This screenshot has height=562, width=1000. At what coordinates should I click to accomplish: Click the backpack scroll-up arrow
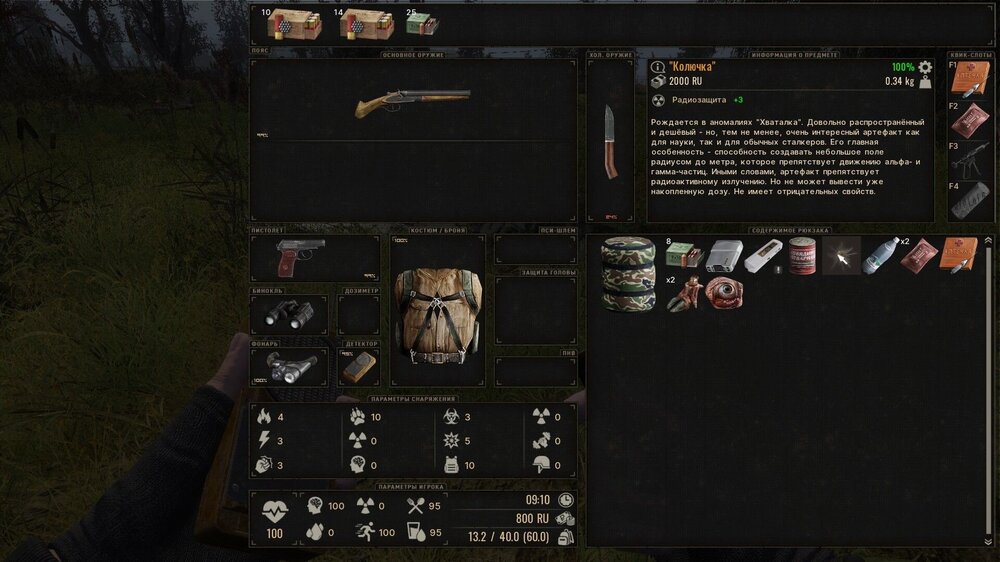pos(989,241)
